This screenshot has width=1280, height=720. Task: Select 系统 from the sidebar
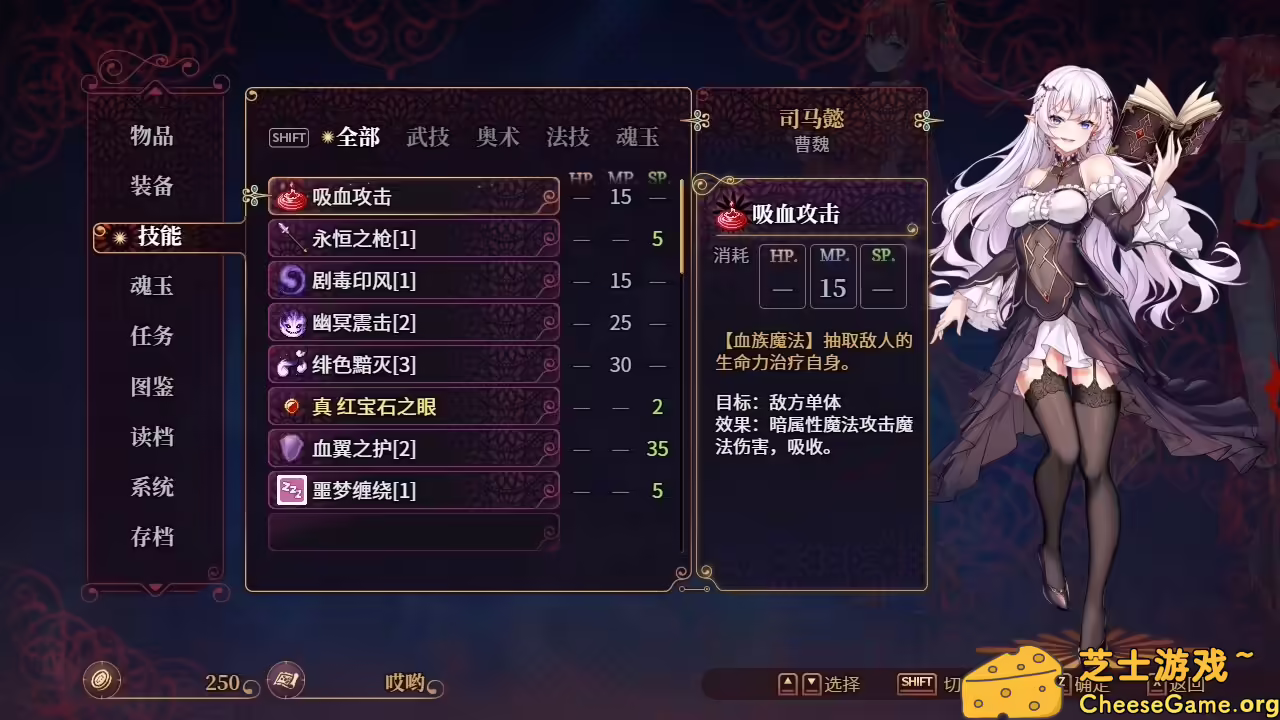tap(151, 487)
